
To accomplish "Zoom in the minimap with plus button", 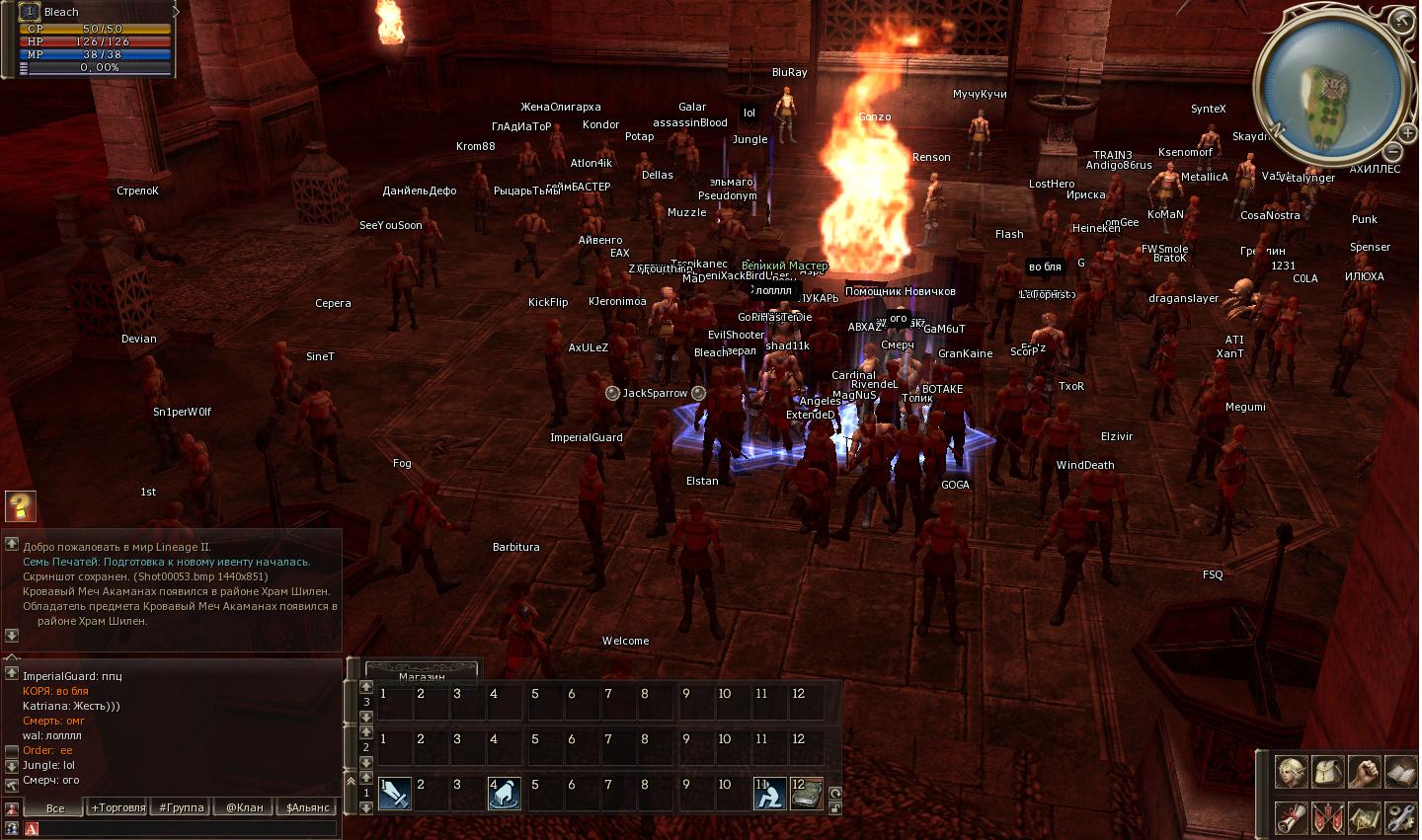I will click(1407, 131).
